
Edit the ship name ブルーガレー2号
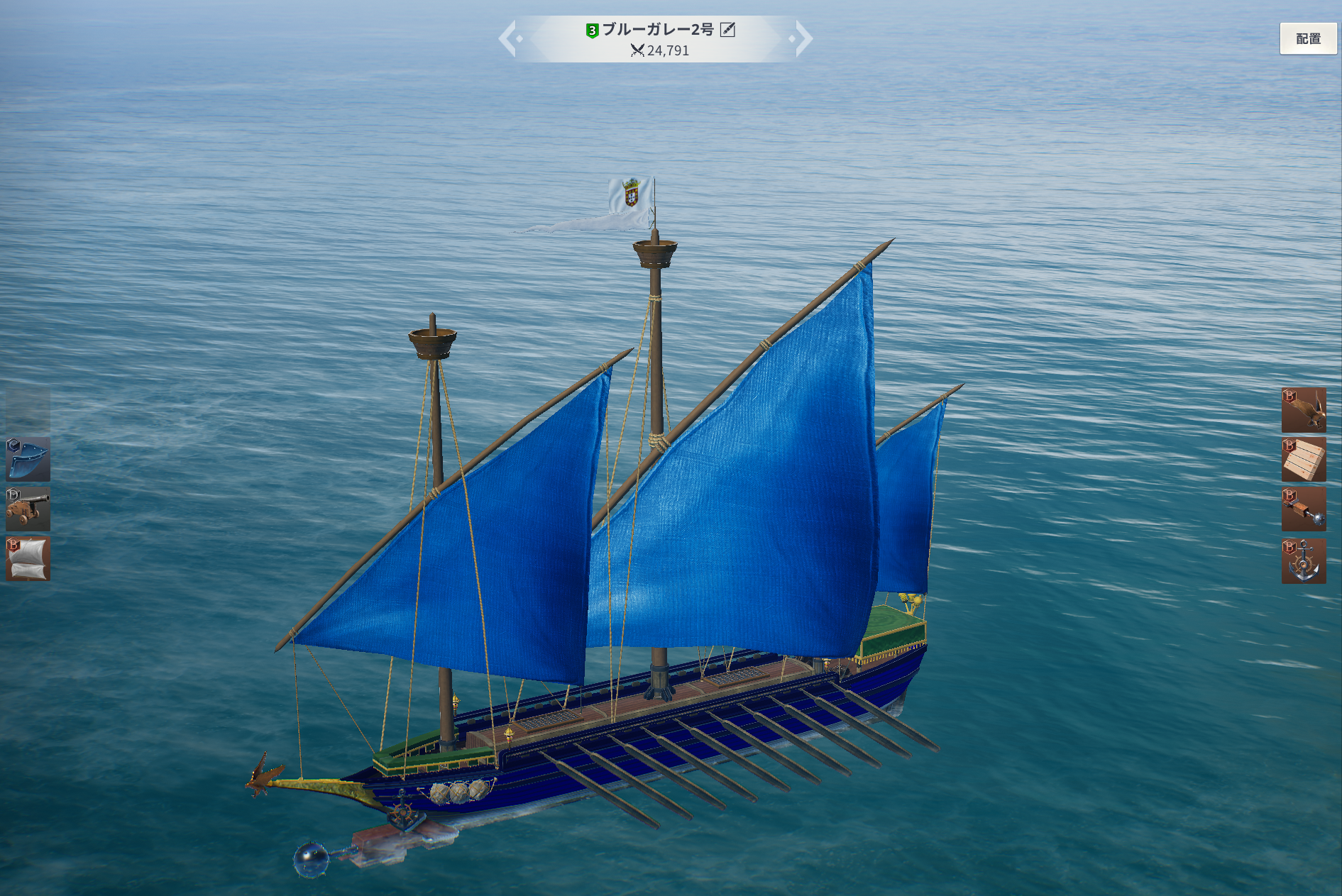pos(727,30)
